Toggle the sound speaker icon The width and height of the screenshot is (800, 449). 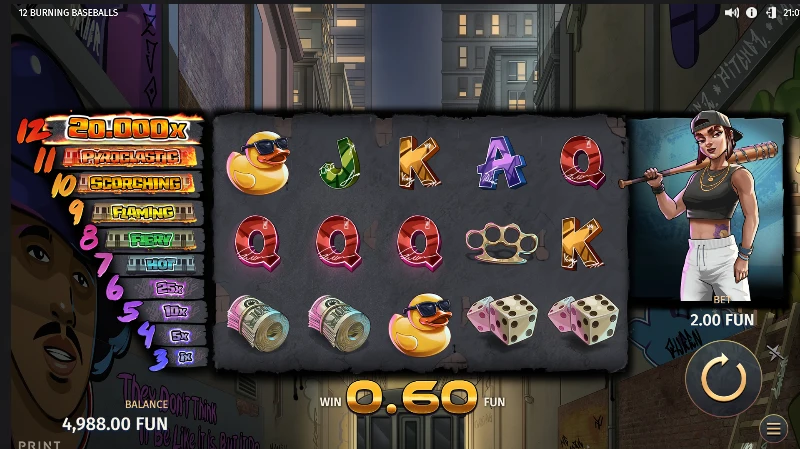731,13
